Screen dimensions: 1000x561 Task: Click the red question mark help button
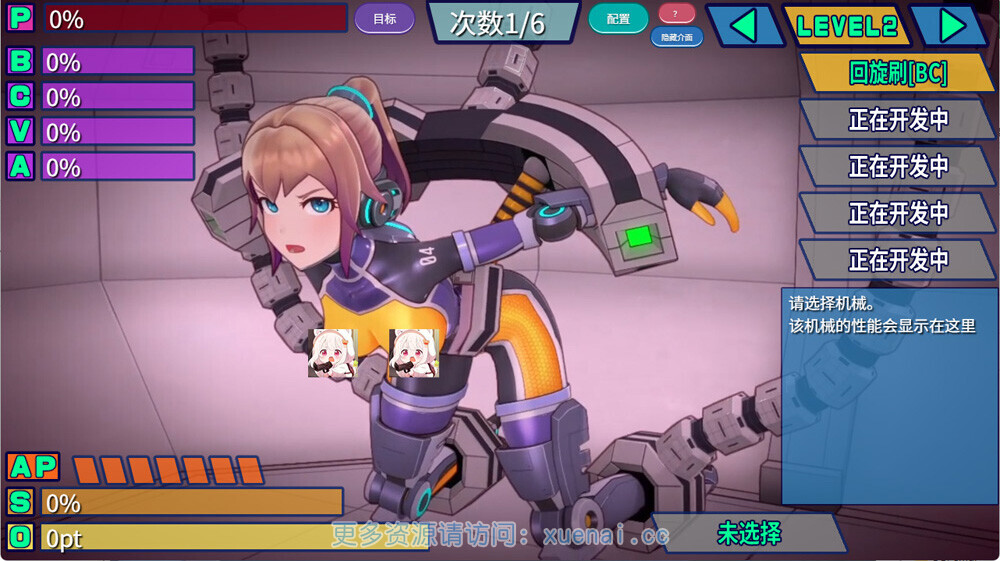(x=677, y=14)
